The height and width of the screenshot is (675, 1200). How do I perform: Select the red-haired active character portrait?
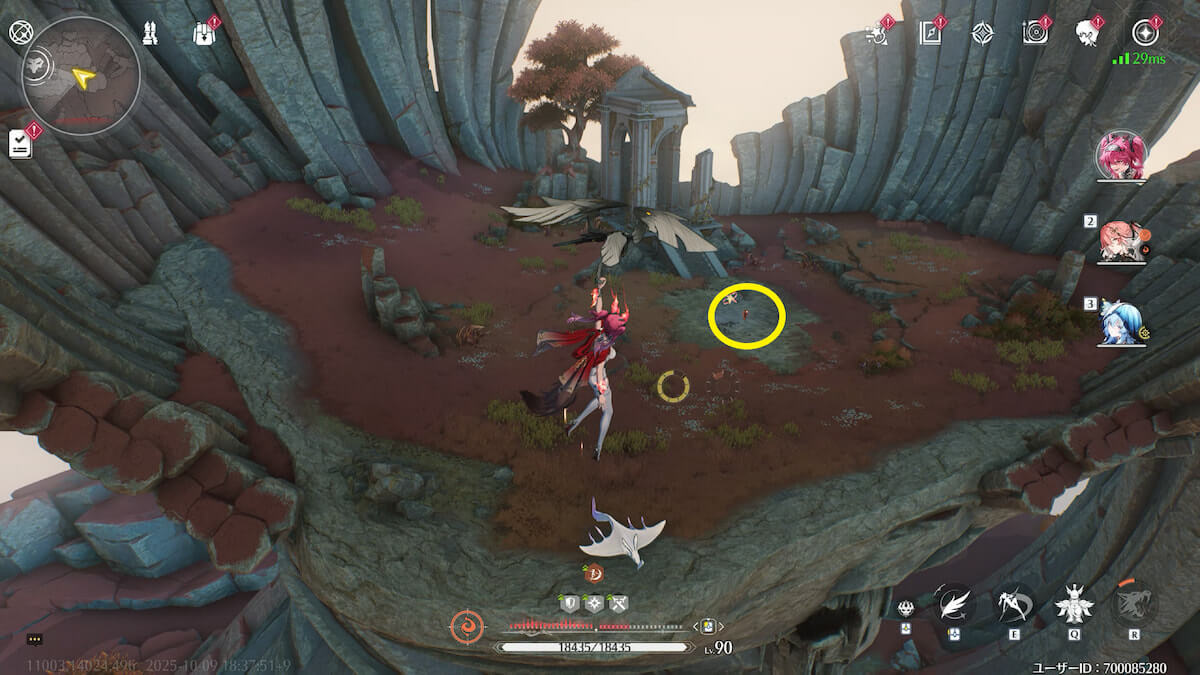point(1121,156)
